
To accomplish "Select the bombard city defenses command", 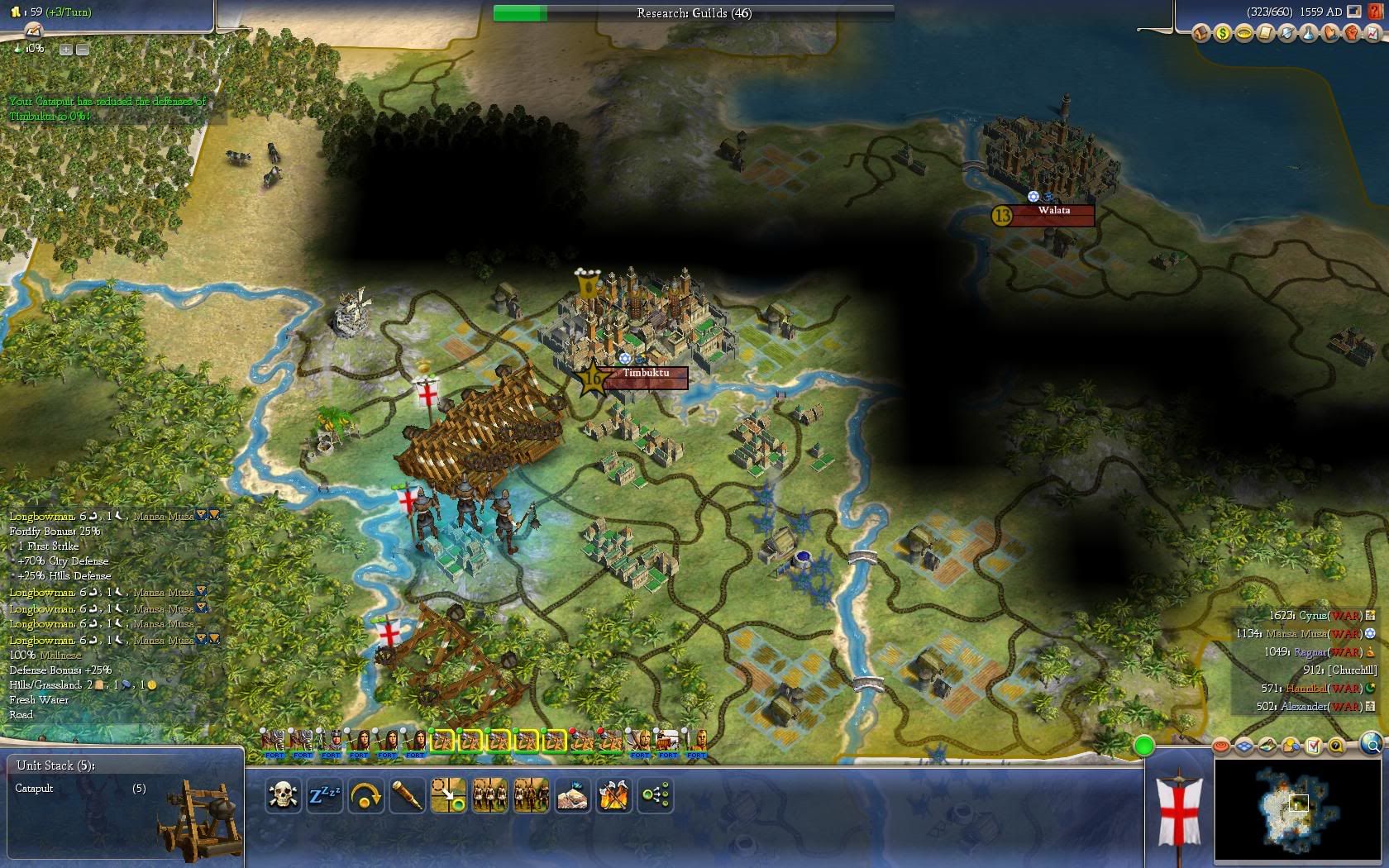I will point(572,795).
